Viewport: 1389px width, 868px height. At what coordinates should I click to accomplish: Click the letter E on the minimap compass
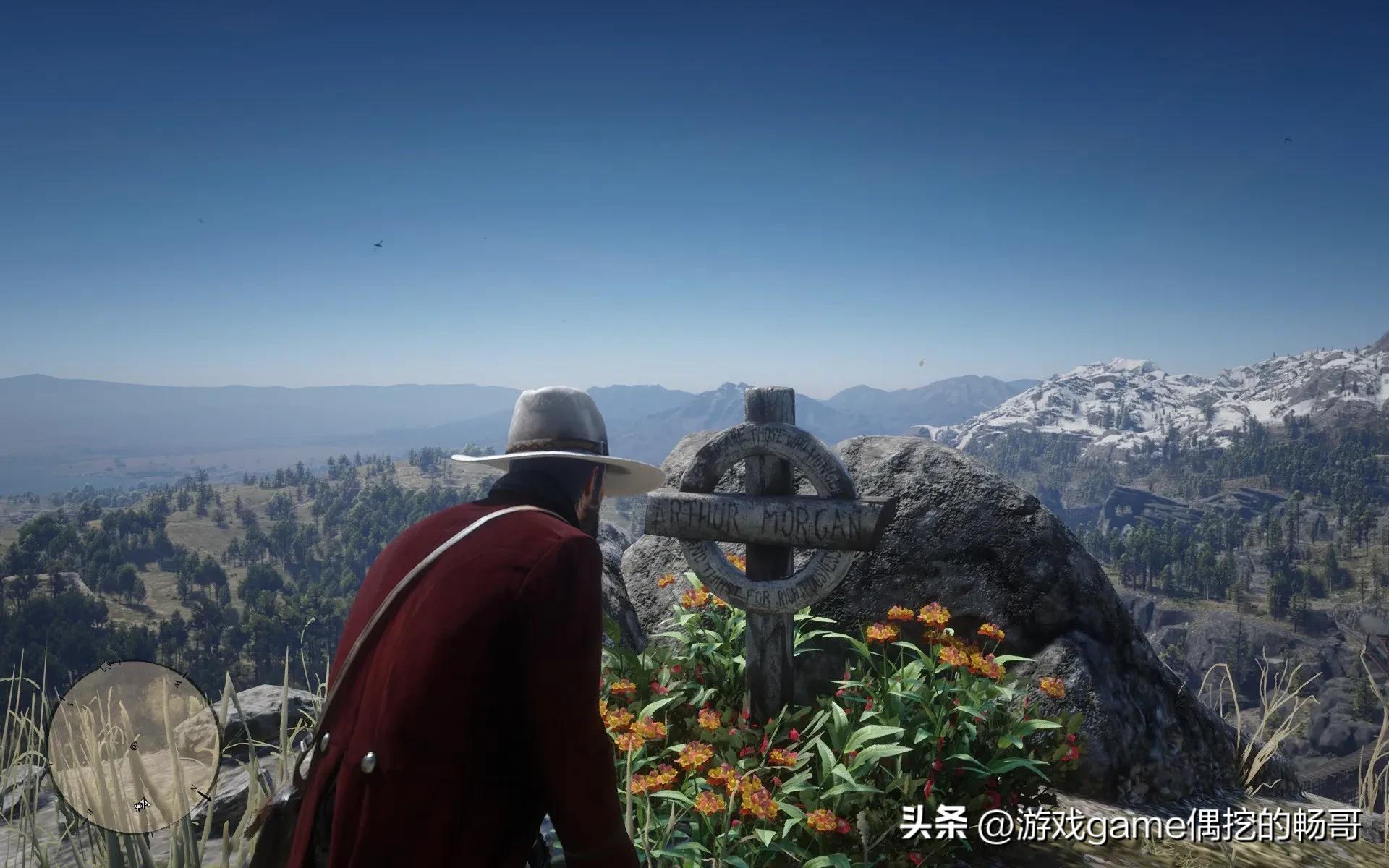(x=90, y=811)
